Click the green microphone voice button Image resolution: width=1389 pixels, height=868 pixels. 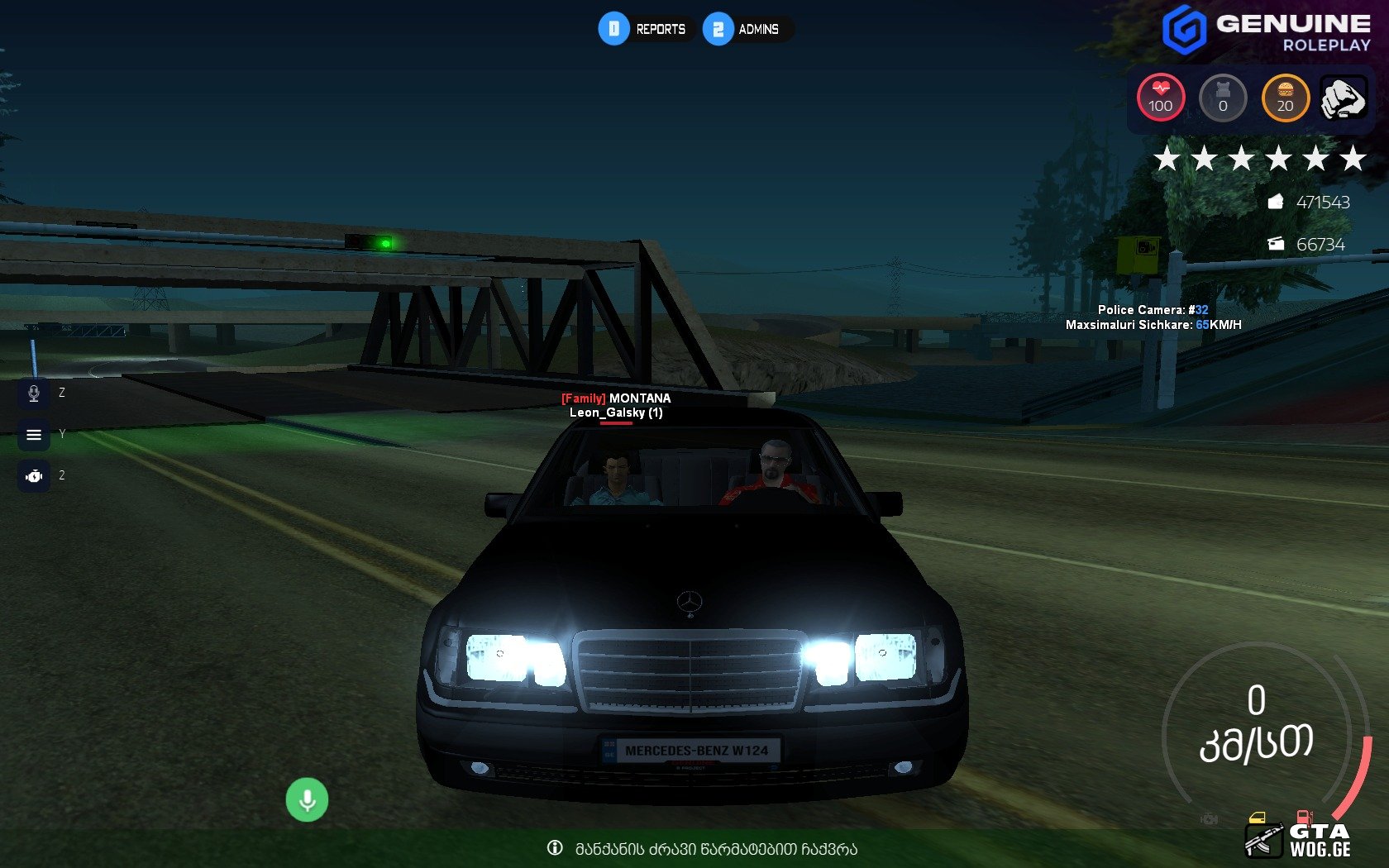(307, 800)
